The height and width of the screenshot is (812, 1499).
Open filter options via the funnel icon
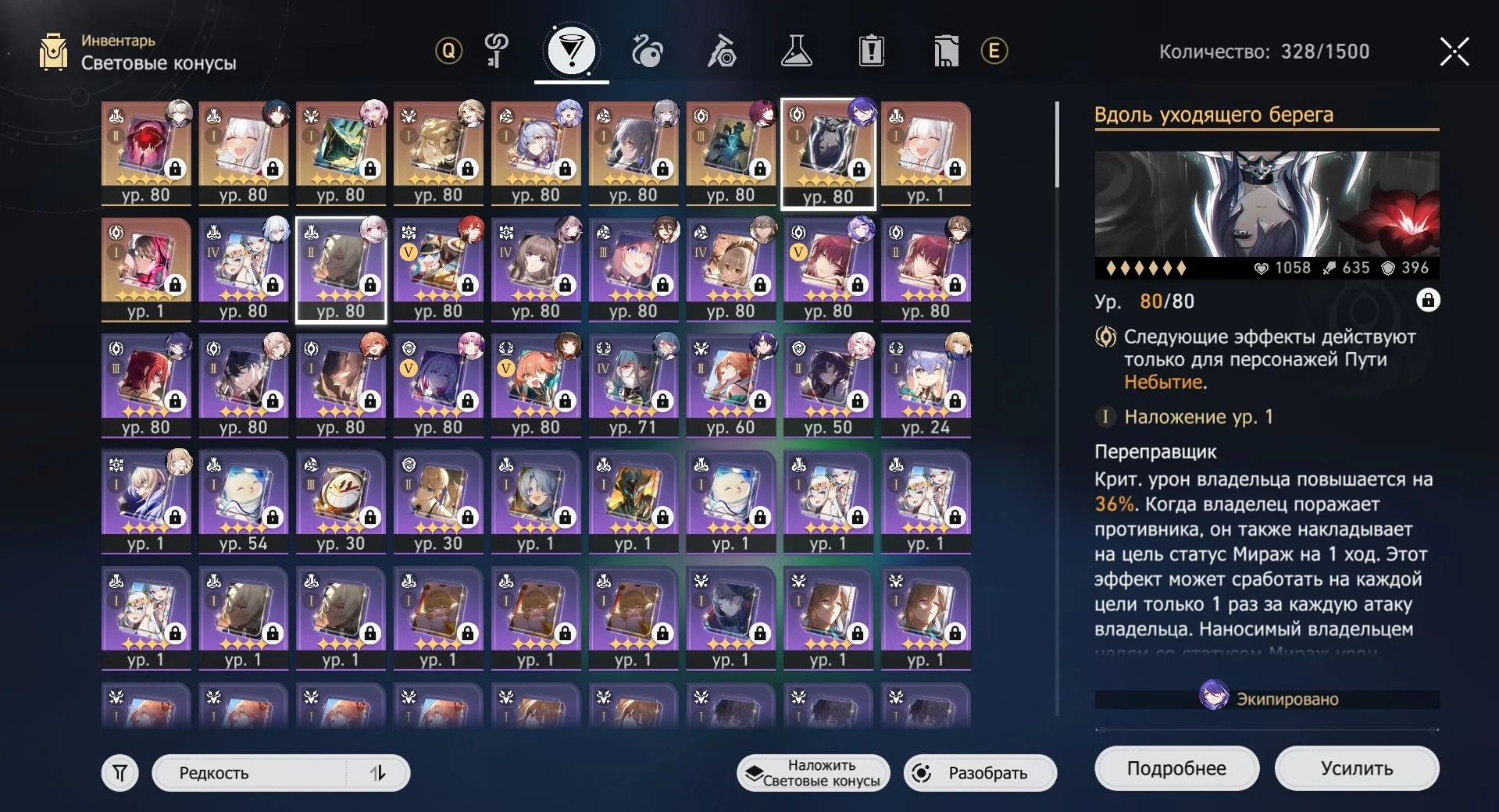point(119,773)
